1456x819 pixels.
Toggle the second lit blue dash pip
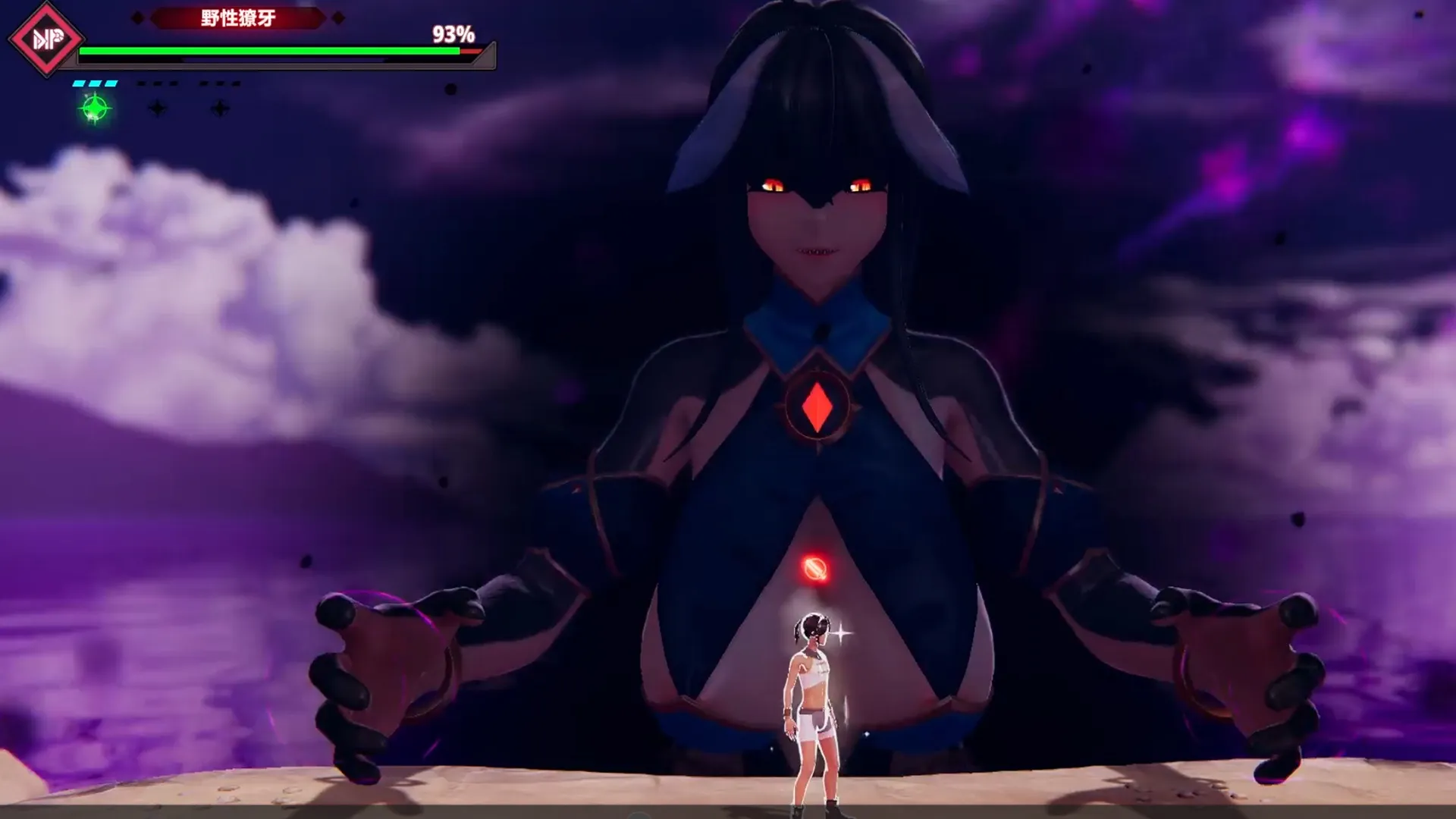94,83
